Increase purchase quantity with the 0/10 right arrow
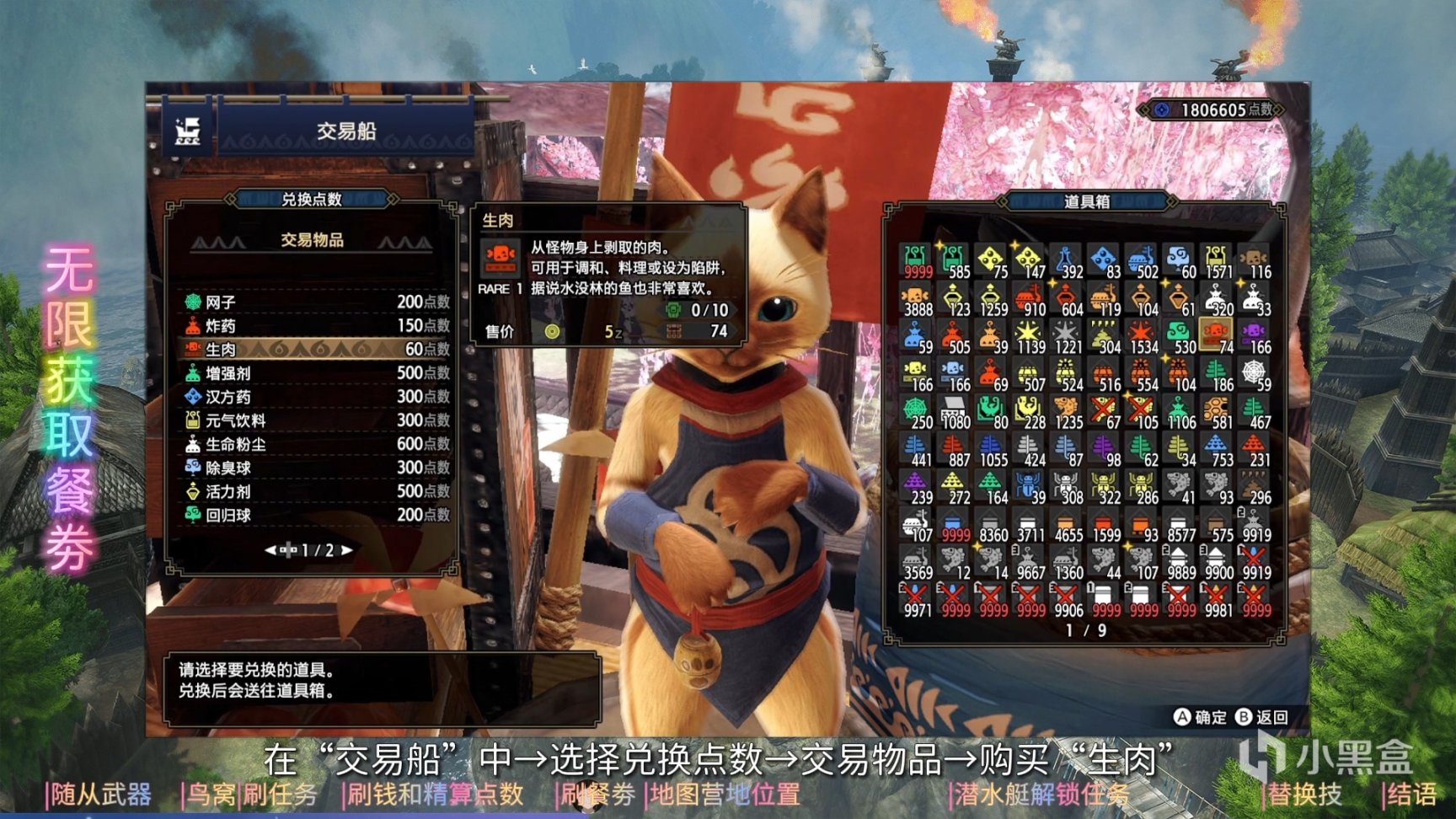The image size is (1456, 819). tap(734, 310)
